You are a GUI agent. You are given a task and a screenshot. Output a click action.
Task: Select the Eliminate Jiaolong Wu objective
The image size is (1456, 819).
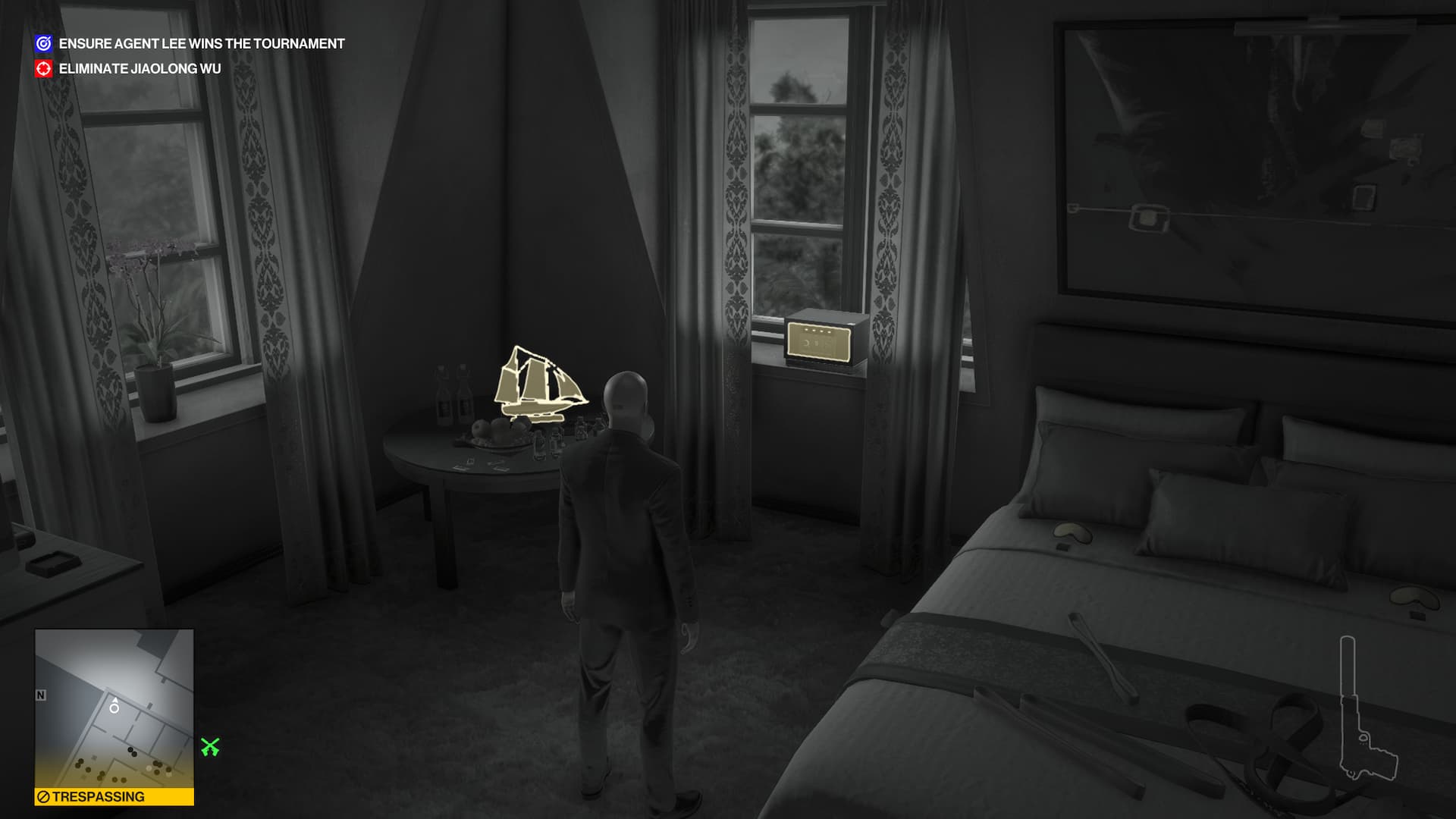pyautogui.click(x=140, y=69)
